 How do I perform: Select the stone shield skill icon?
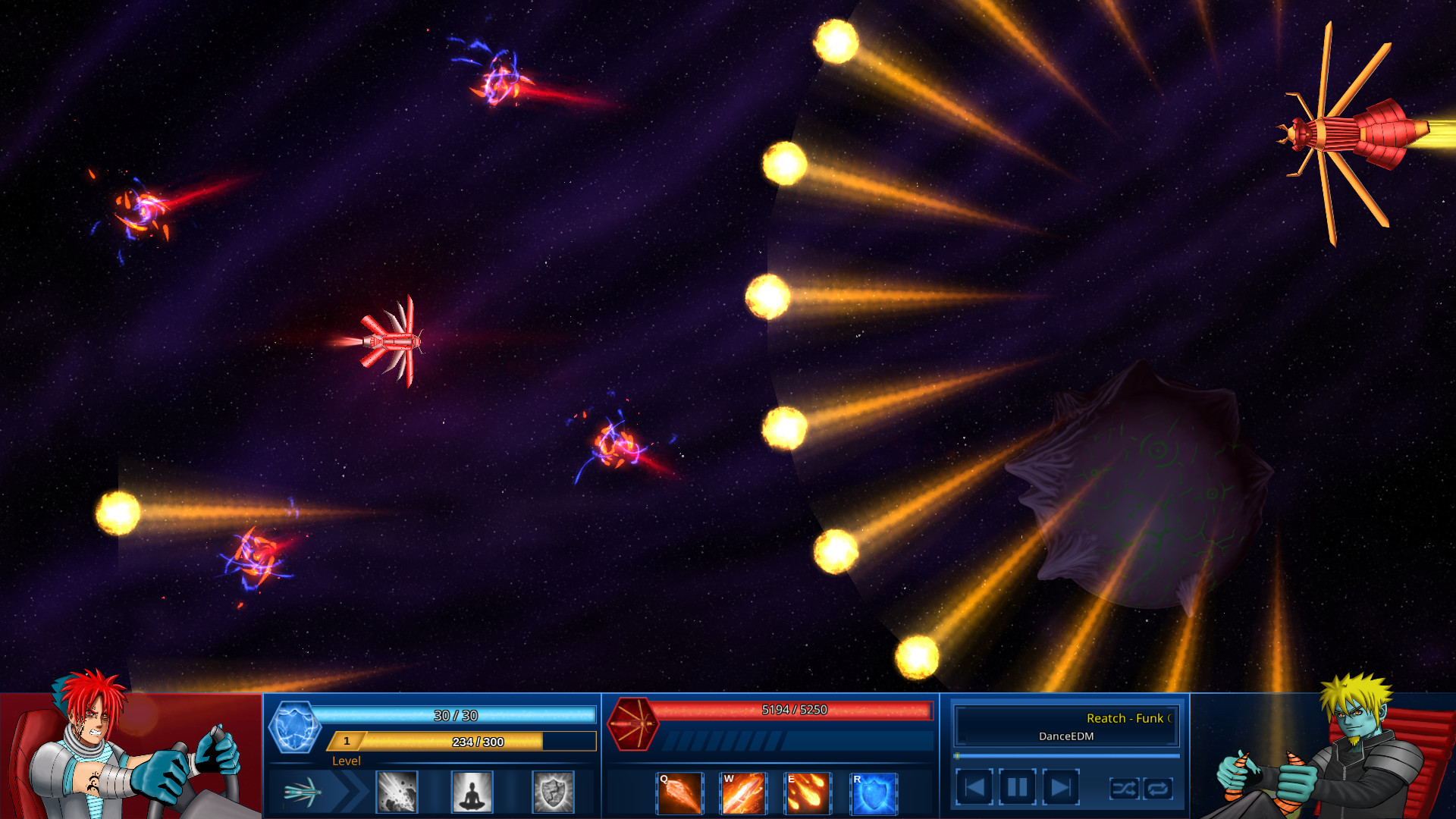pos(554,793)
